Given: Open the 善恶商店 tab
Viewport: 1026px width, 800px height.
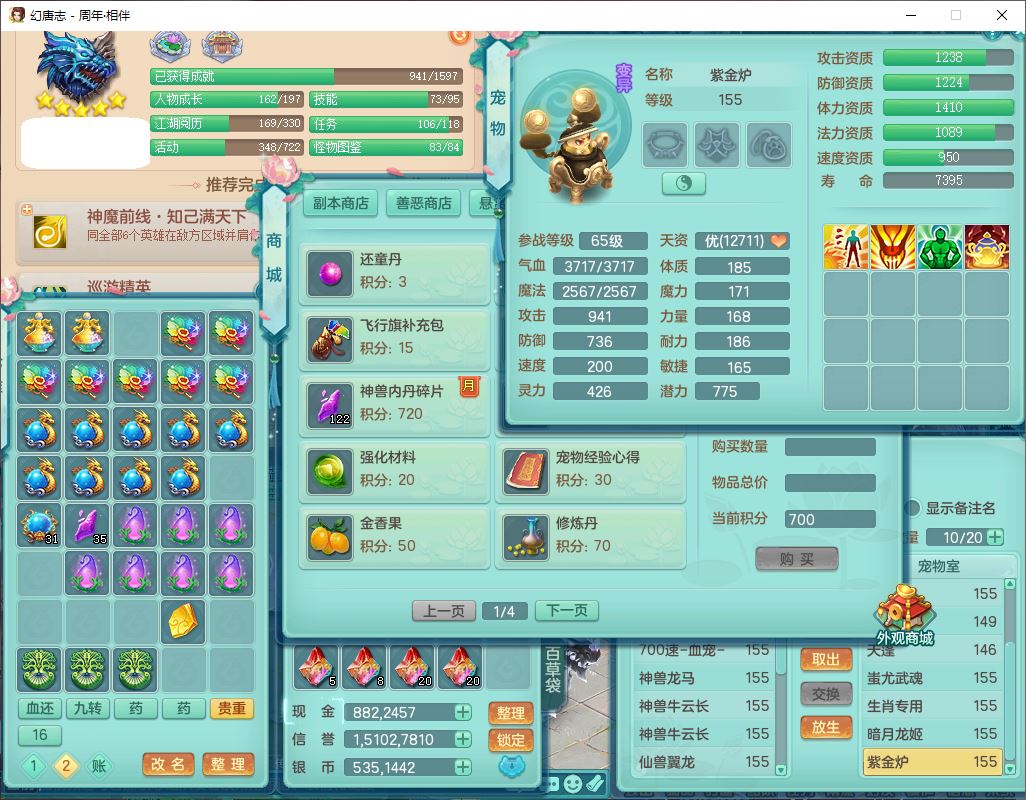Looking at the screenshot, I should (x=423, y=203).
